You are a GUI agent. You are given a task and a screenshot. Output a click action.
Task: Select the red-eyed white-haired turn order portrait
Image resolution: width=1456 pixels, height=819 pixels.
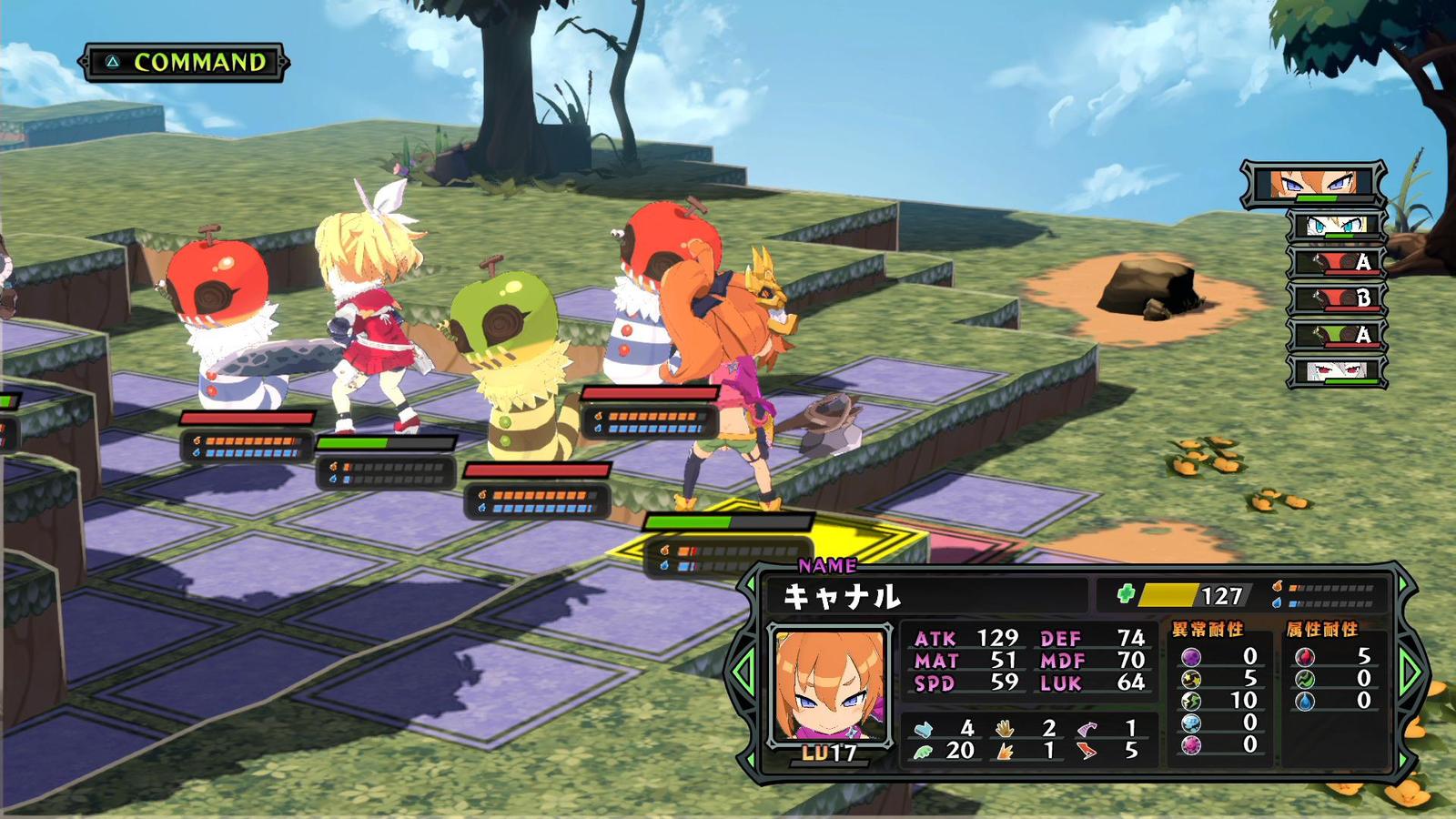pyautogui.click(x=1337, y=371)
